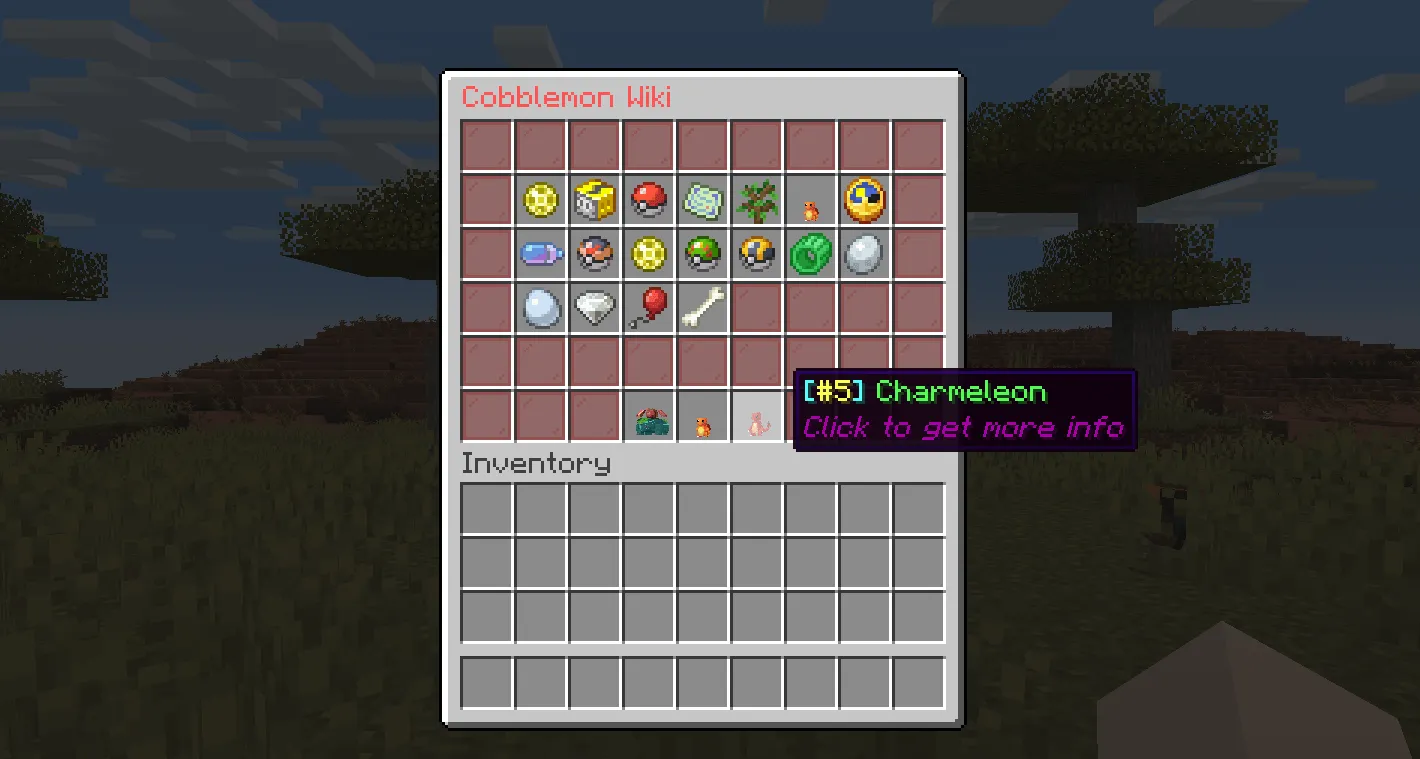Click the silver orb icon

[x=864, y=254]
